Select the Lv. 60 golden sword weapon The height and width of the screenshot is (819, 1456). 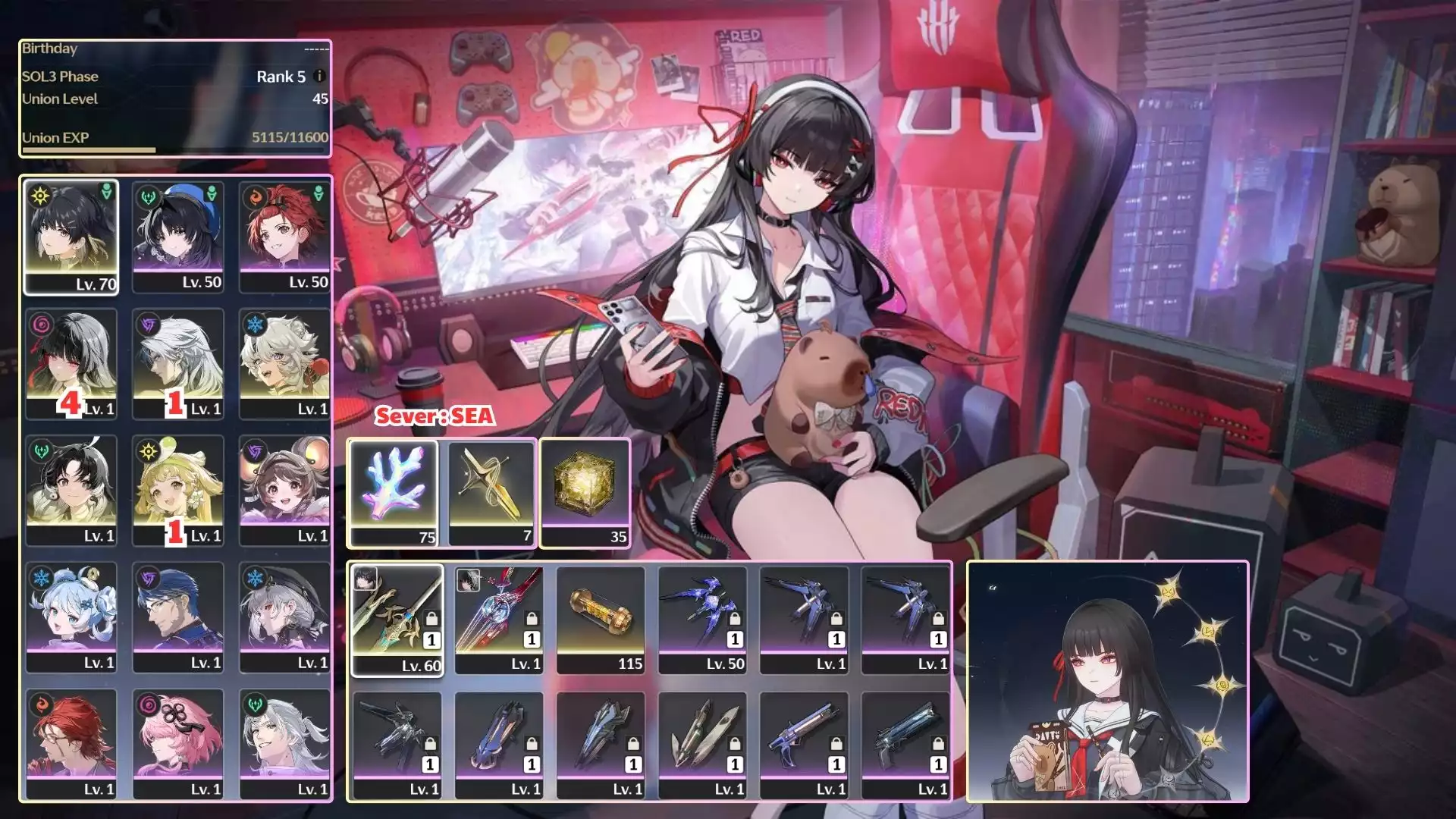tap(397, 619)
